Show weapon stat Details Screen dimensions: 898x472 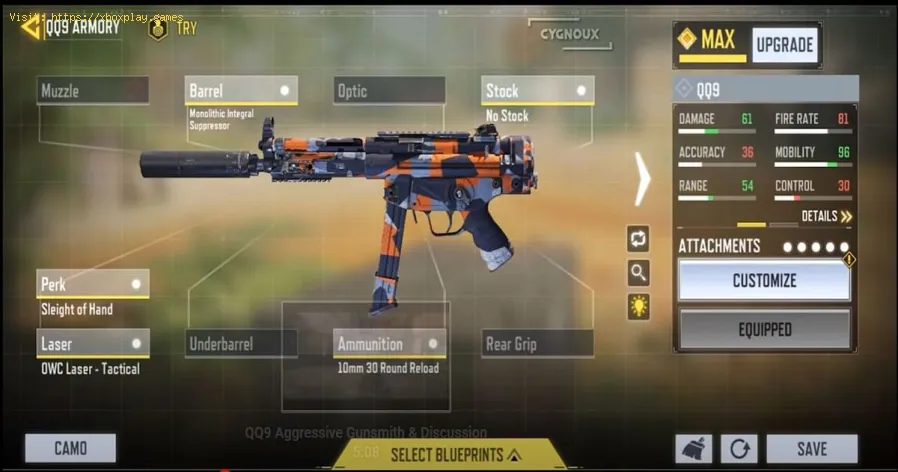click(x=826, y=216)
